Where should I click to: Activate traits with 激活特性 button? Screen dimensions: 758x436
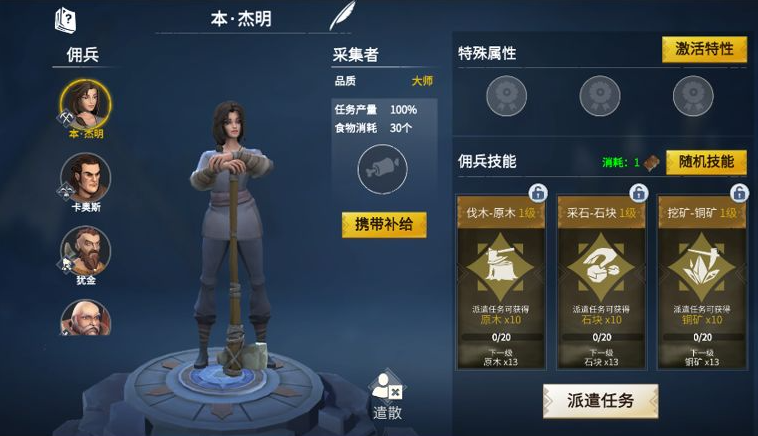coord(704,50)
